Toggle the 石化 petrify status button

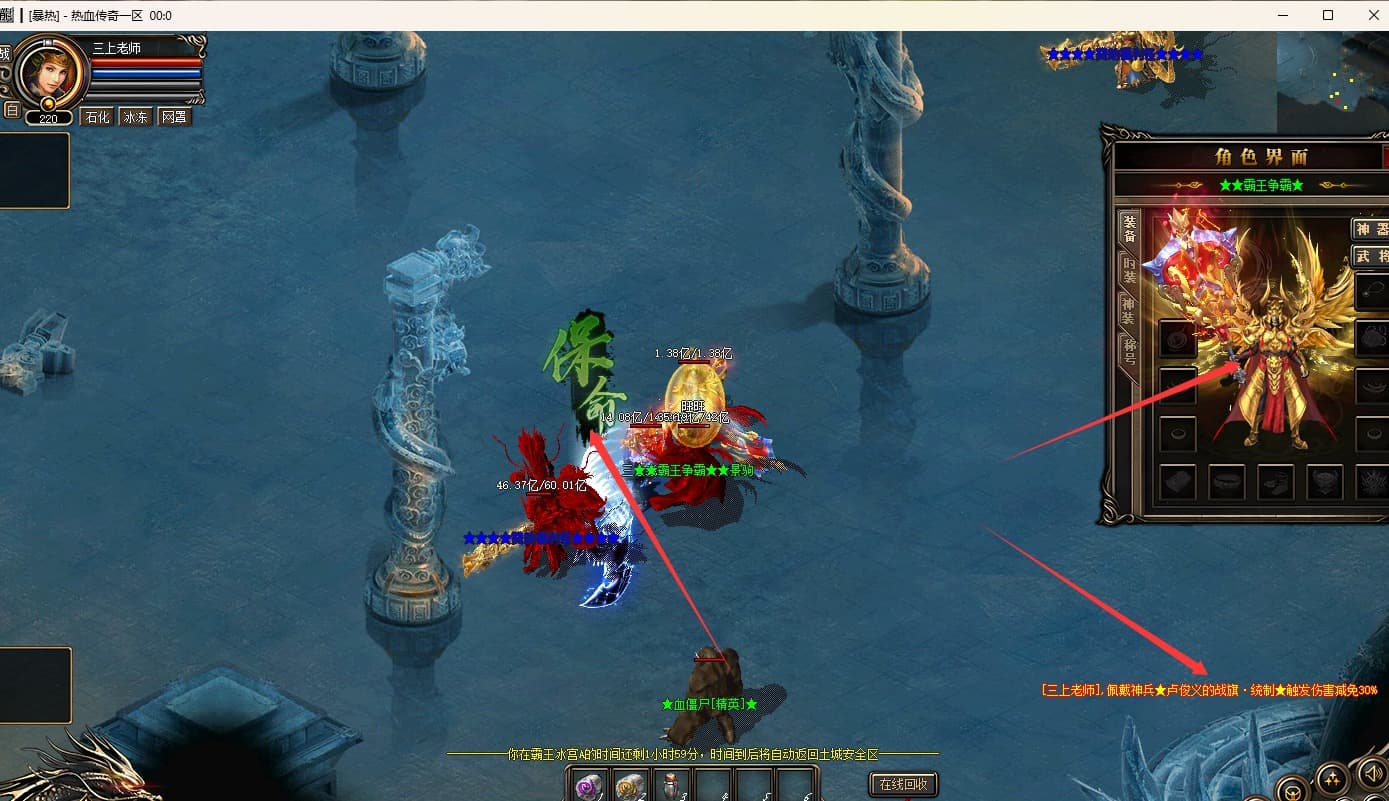[97, 117]
